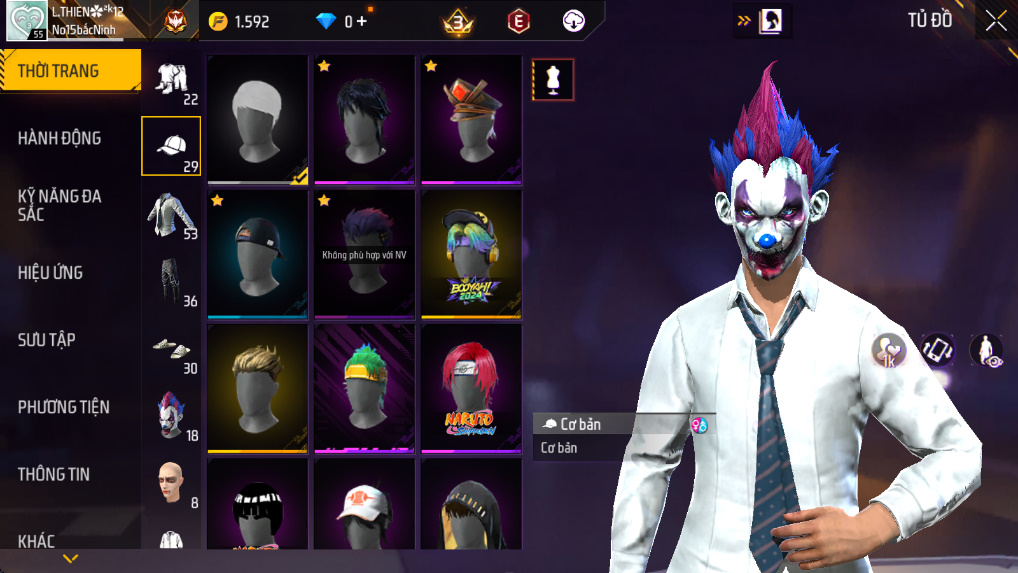Pick the white hair item

[258, 118]
